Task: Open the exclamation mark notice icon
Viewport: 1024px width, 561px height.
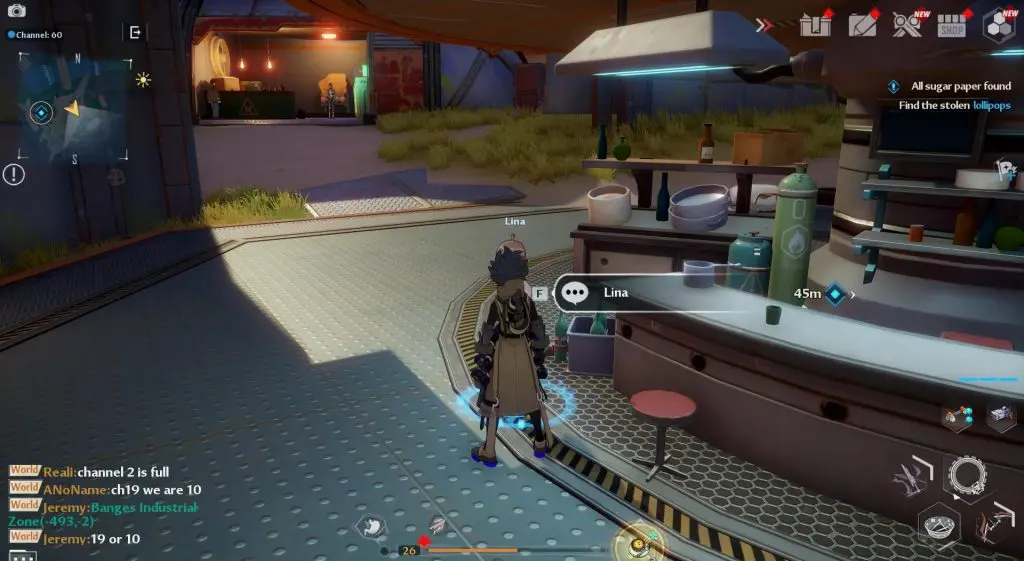Action: click(14, 175)
